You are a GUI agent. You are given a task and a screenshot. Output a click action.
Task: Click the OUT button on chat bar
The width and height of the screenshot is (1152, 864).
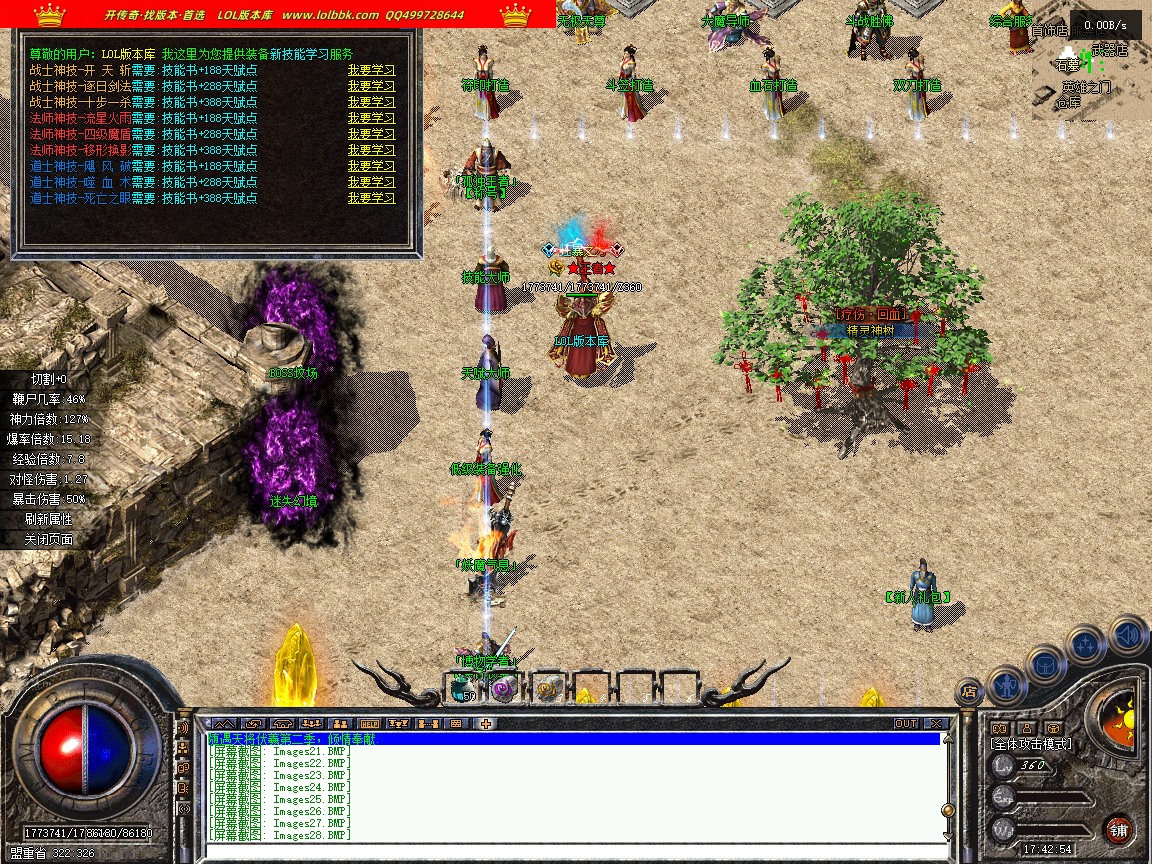[905, 723]
